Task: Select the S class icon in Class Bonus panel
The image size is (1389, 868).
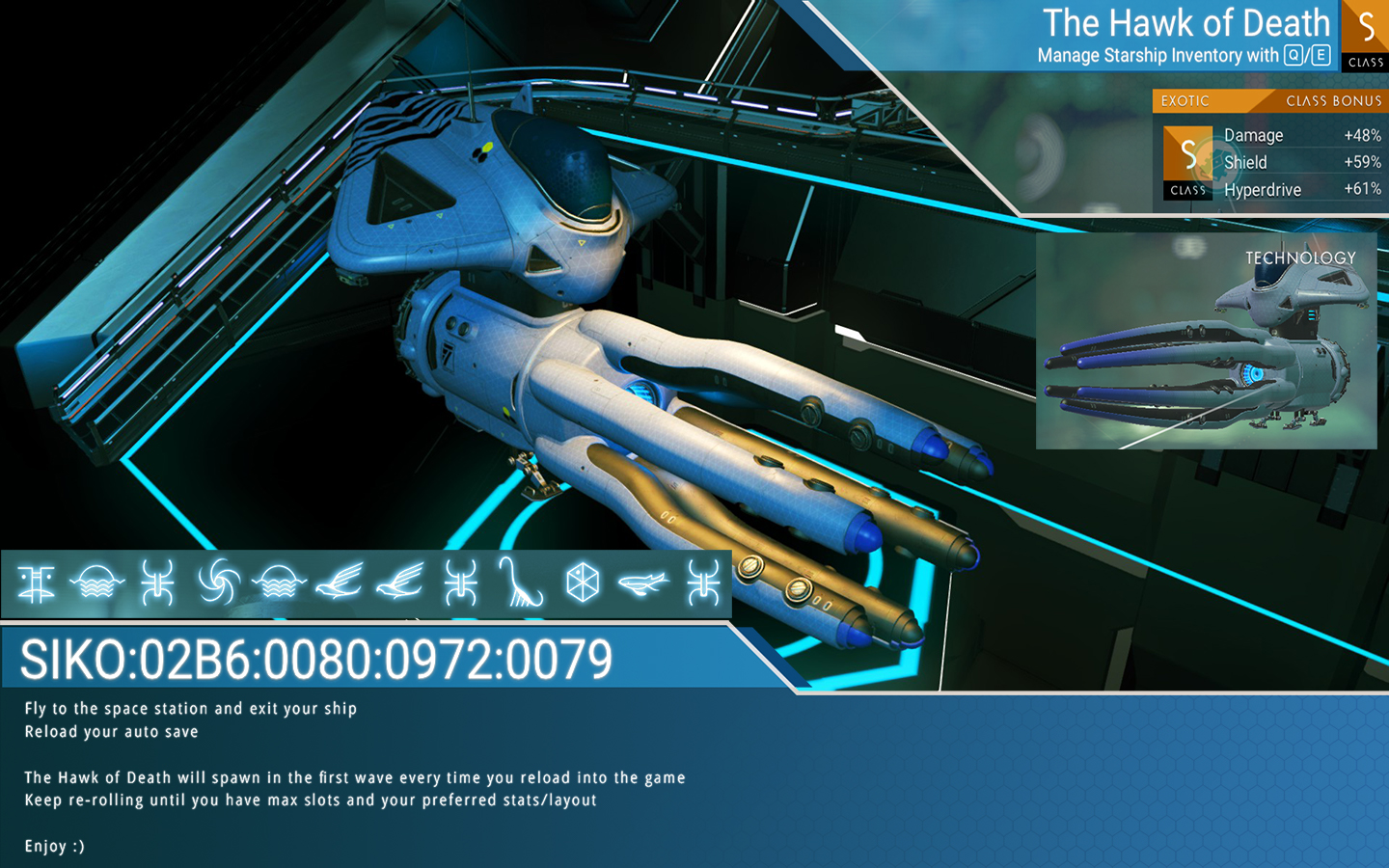Action: point(1187,162)
